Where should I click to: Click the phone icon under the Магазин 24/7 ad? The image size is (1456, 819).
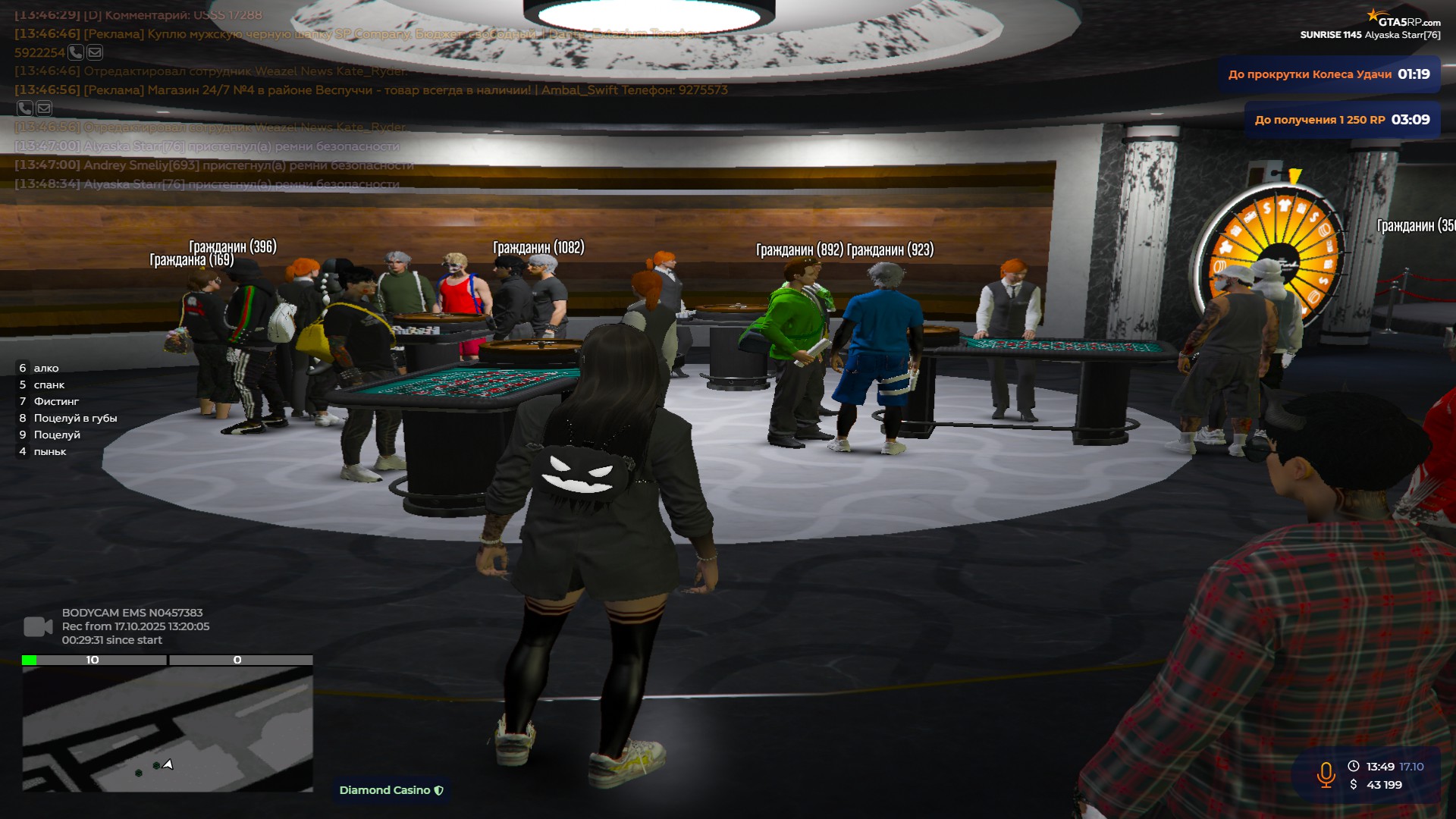pos(25,108)
